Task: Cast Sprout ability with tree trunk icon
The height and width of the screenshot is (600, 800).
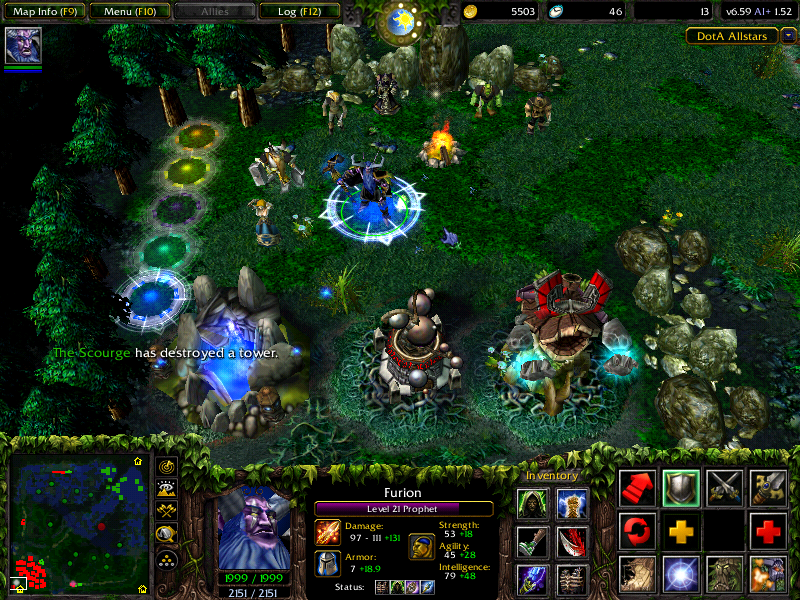Action: click(x=637, y=574)
